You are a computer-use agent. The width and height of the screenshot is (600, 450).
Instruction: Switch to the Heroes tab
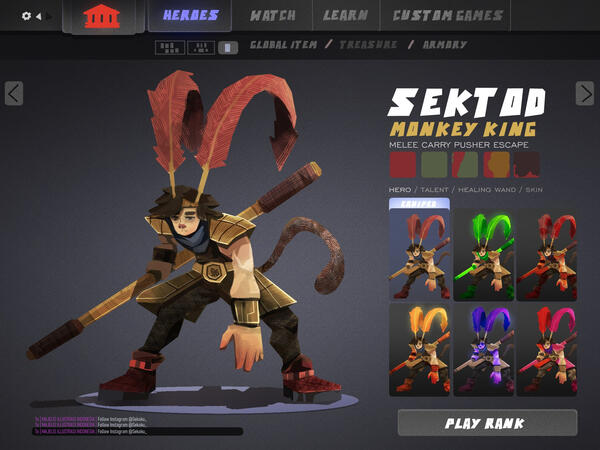point(190,16)
